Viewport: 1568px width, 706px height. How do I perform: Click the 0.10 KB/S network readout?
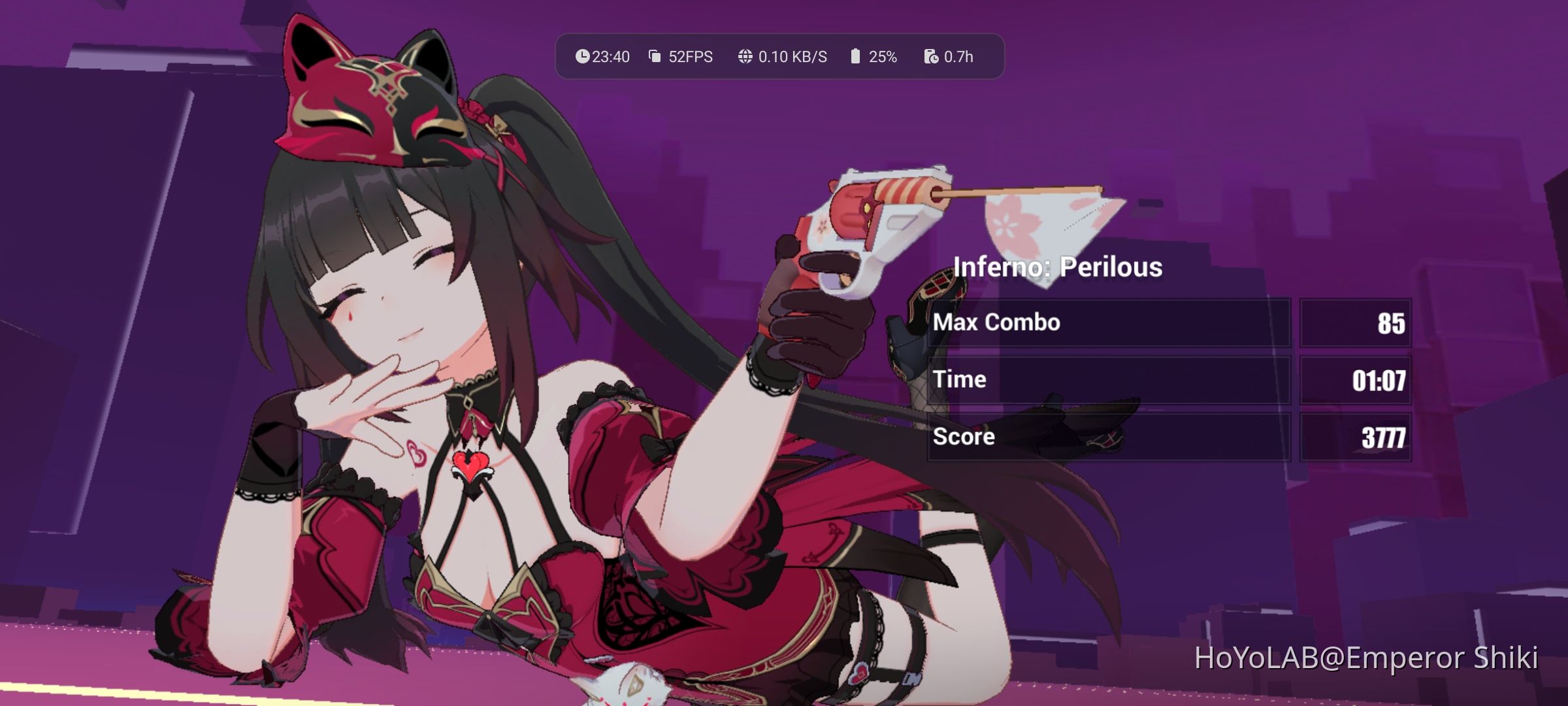tap(792, 56)
